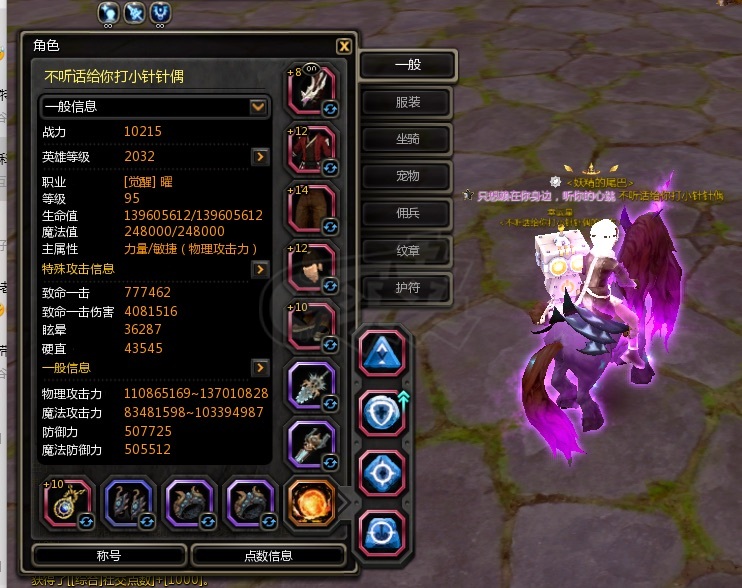Open 点数信息 points info
Screen dimensions: 742x588
tap(268, 556)
